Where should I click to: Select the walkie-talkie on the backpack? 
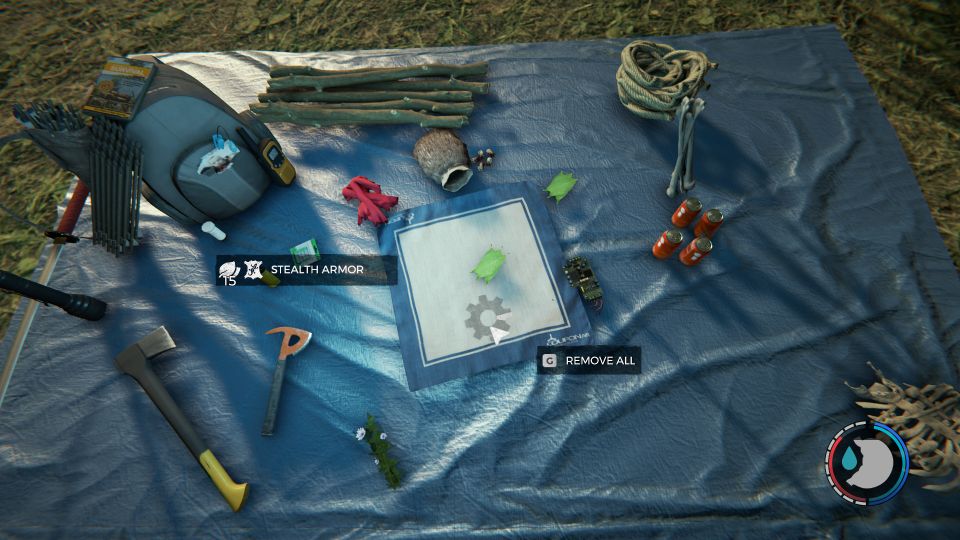coord(272,158)
